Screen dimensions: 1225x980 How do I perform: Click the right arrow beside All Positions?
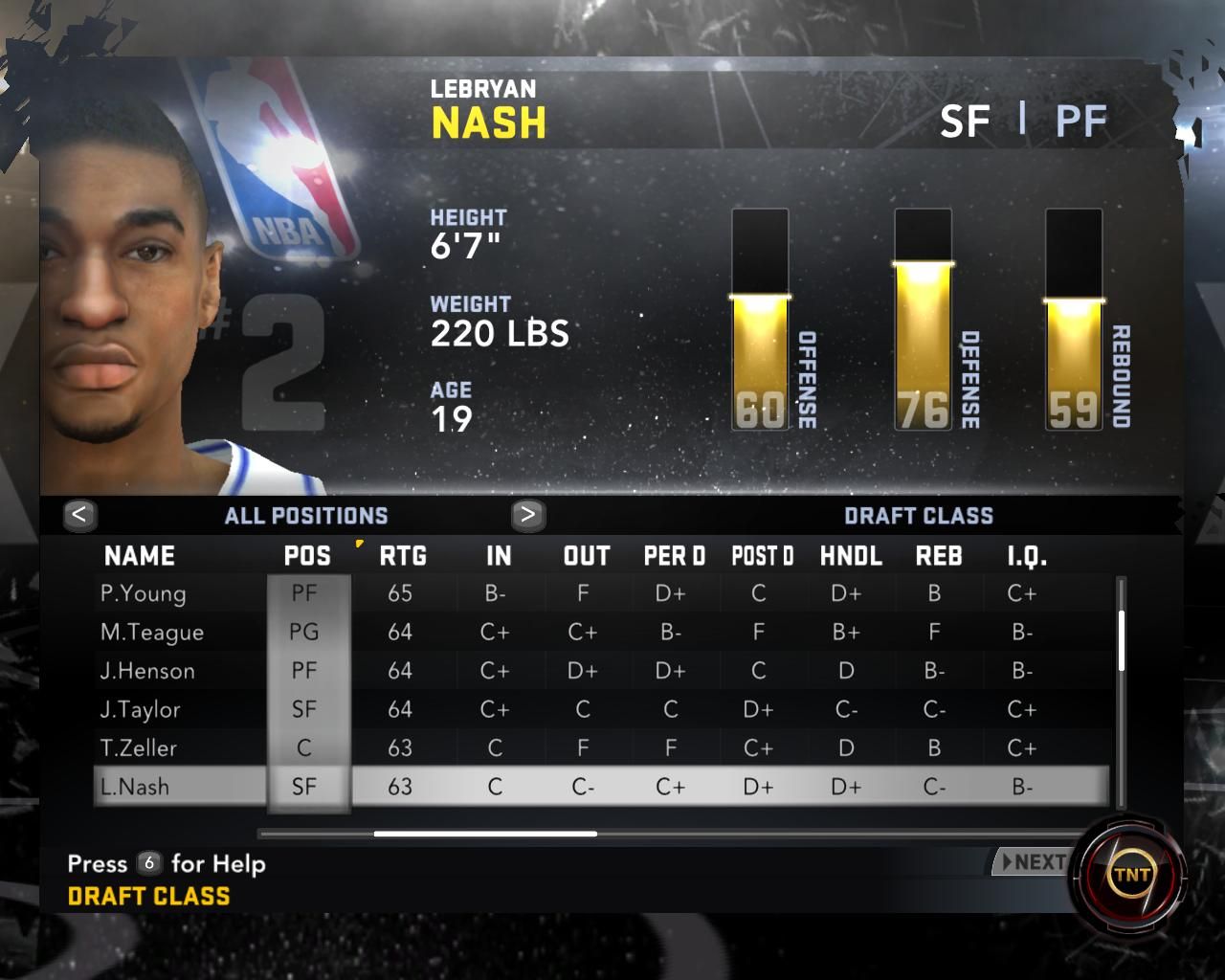(527, 515)
